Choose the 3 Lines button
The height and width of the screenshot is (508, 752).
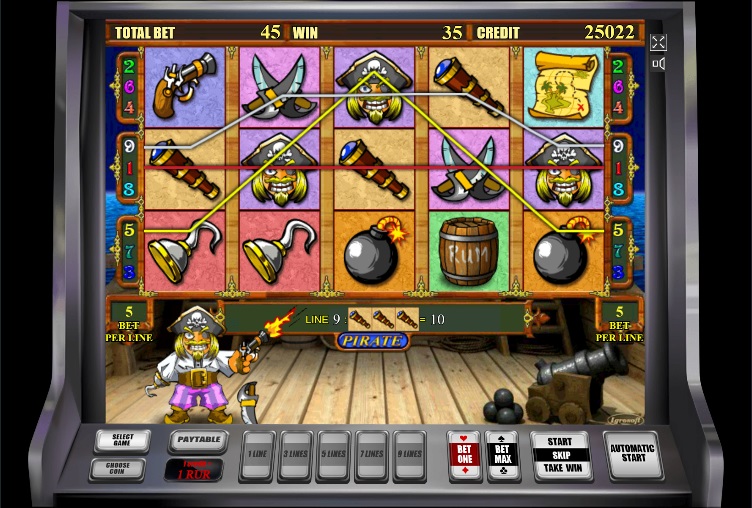[296, 456]
